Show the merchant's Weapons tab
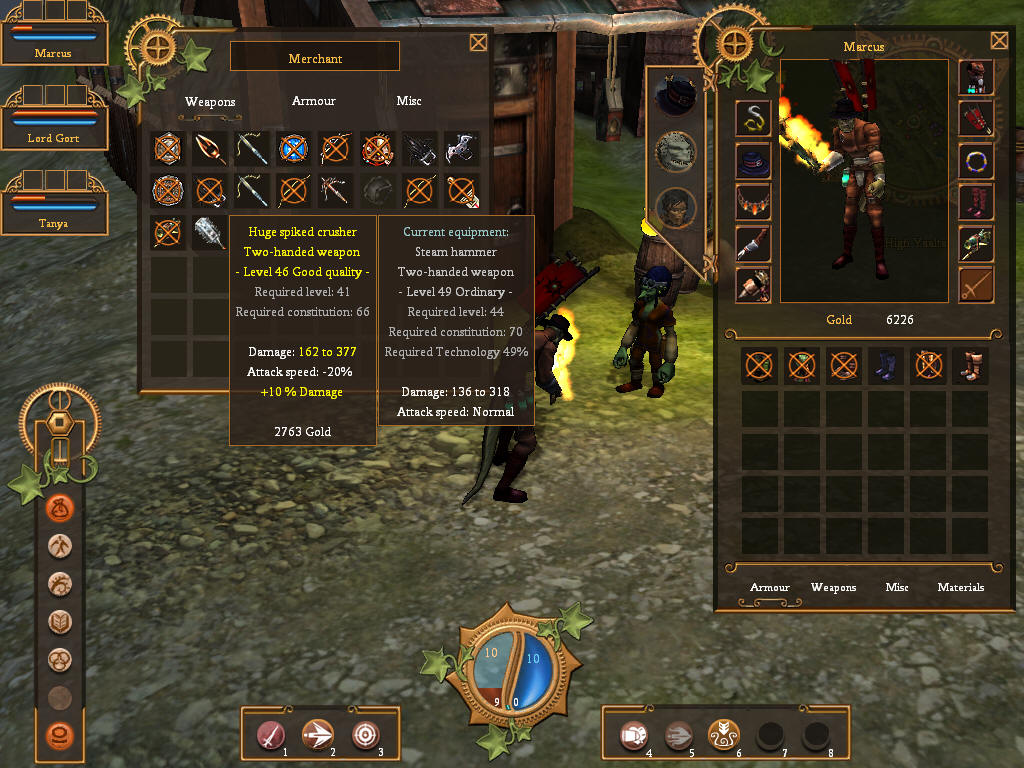 [x=210, y=101]
